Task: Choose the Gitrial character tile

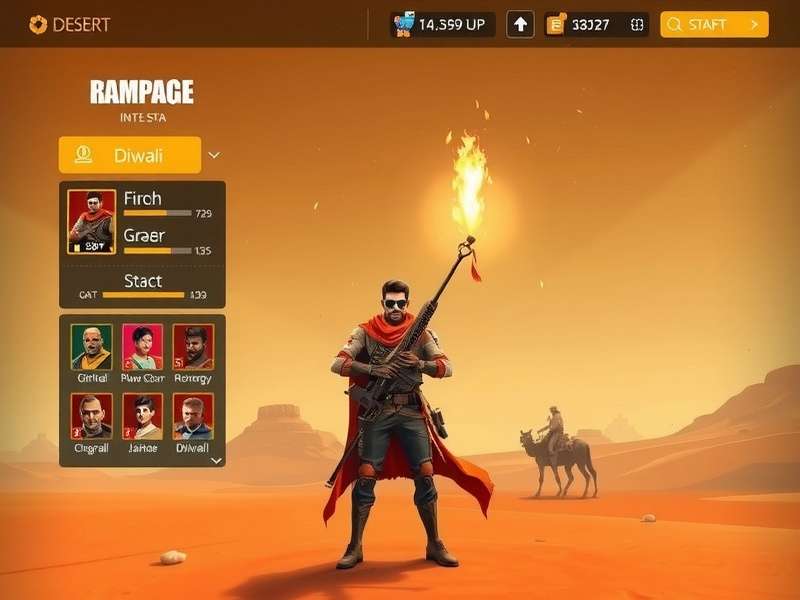Action: 92,346
